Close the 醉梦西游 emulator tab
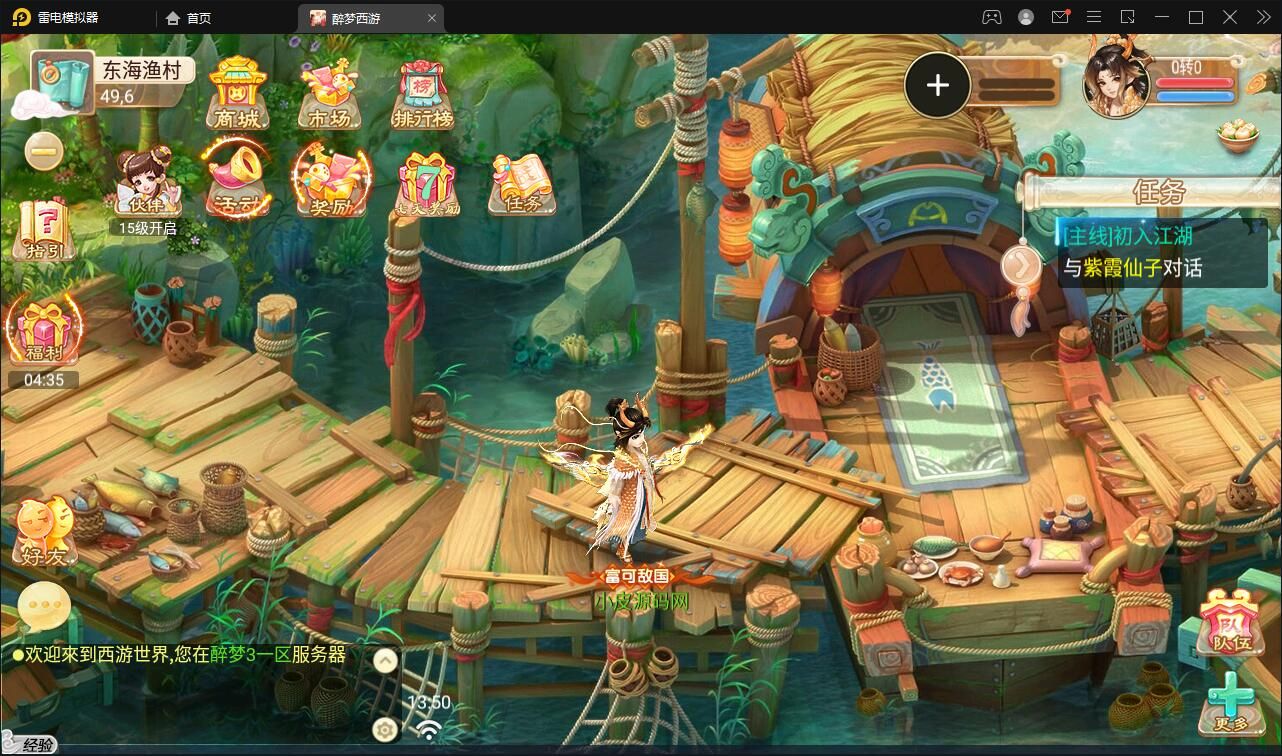This screenshot has width=1282, height=756. 432,18
